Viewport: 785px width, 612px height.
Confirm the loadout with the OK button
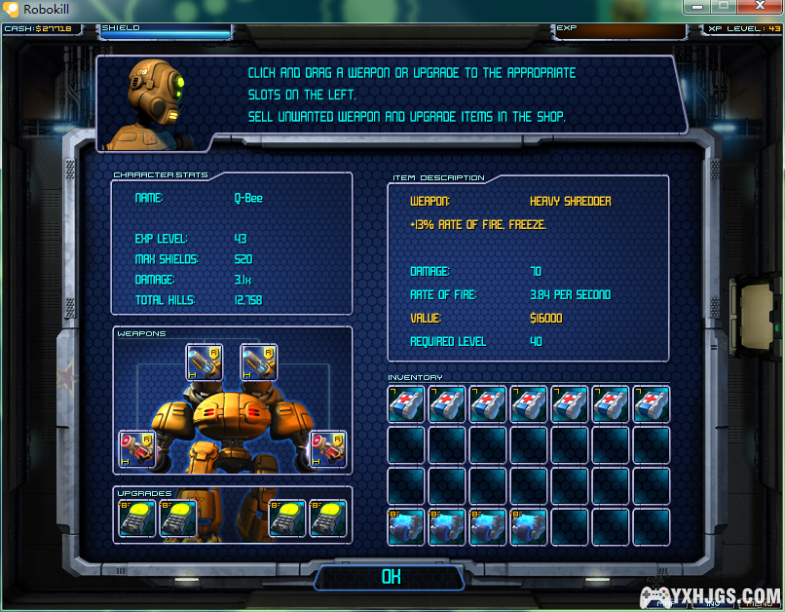[390, 577]
